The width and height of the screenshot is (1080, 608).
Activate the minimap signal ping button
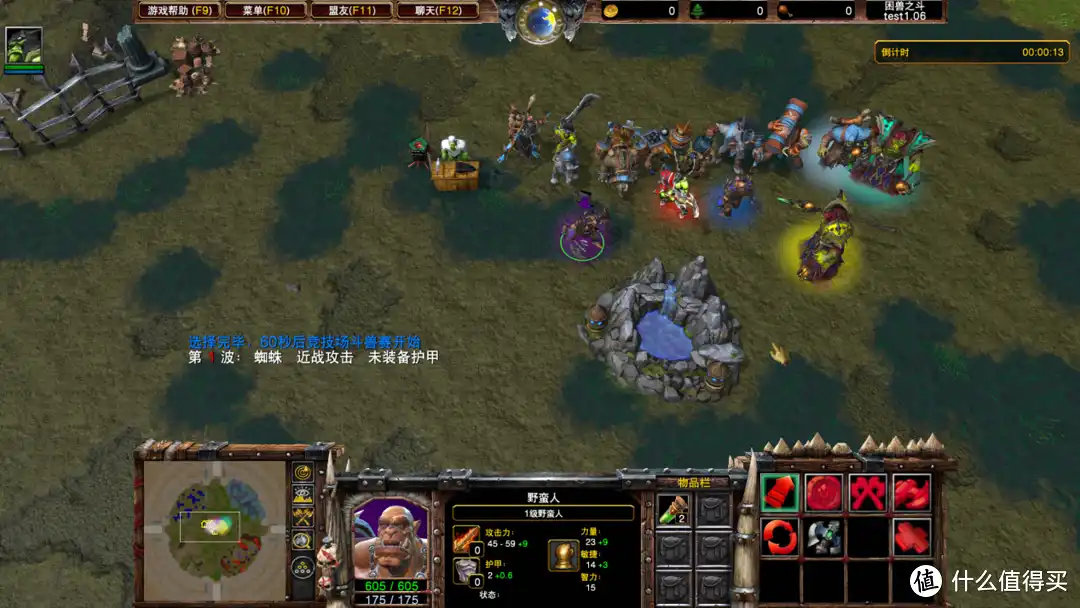pos(302,471)
